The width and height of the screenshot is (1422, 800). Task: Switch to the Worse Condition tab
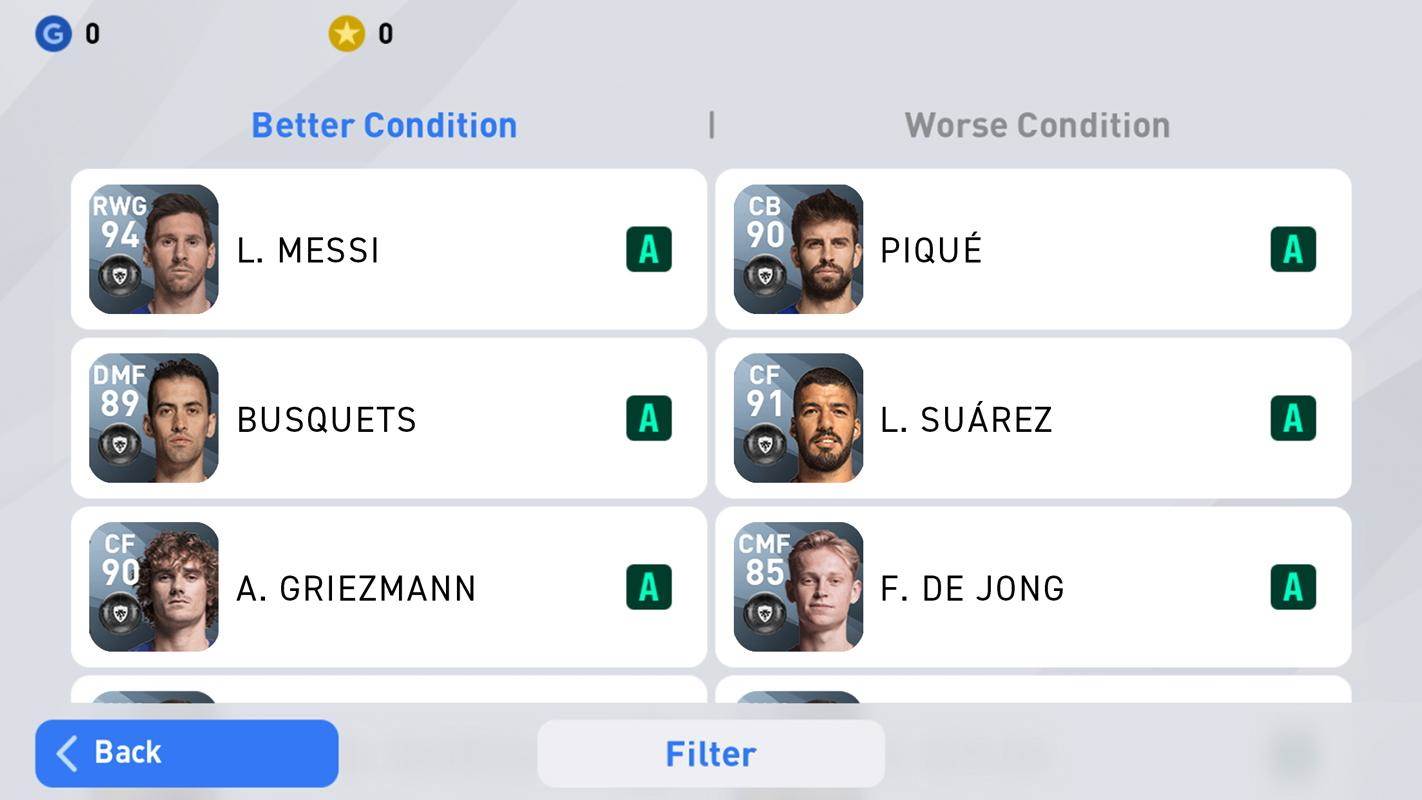point(1036,124)
